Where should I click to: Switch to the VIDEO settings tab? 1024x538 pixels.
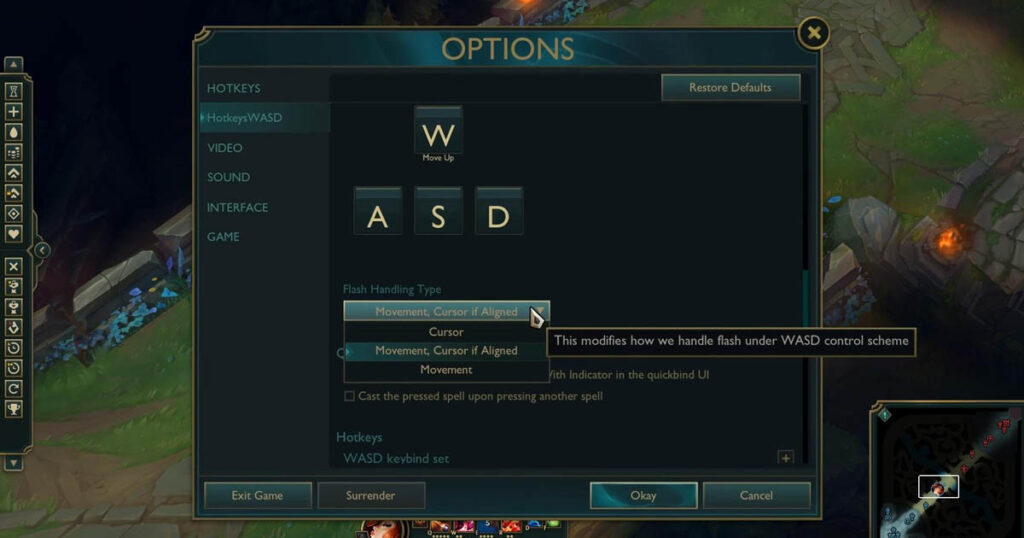(225, 148)
